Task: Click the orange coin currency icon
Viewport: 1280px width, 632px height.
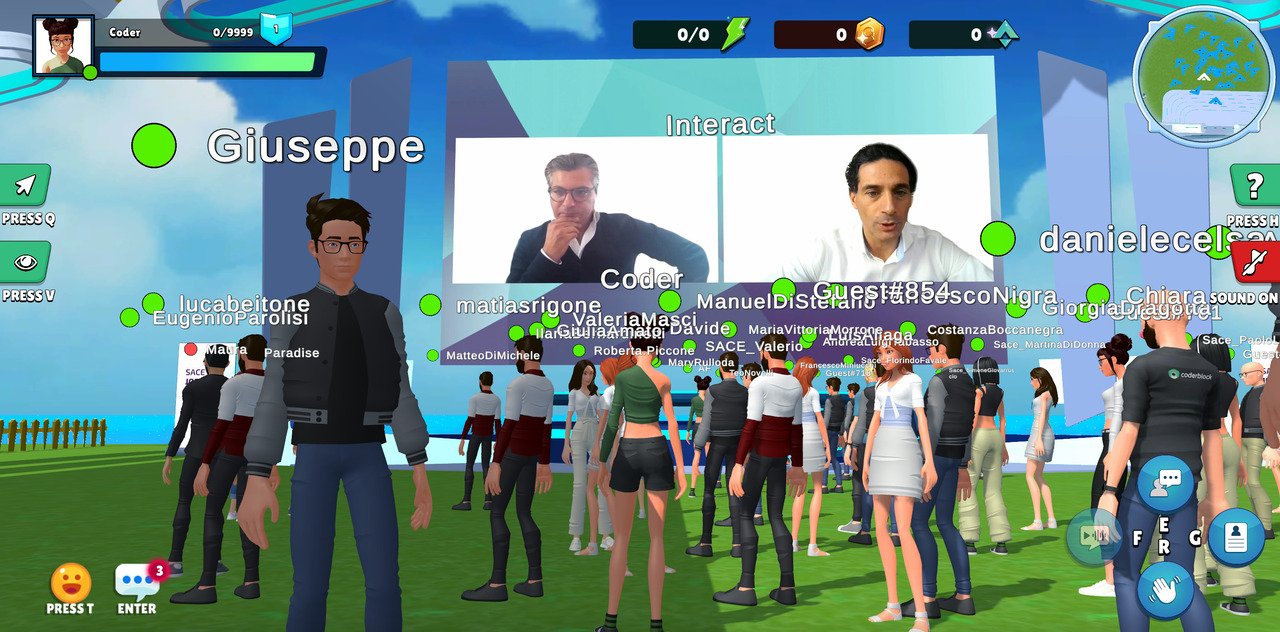Action: click(x=869, y=34)
